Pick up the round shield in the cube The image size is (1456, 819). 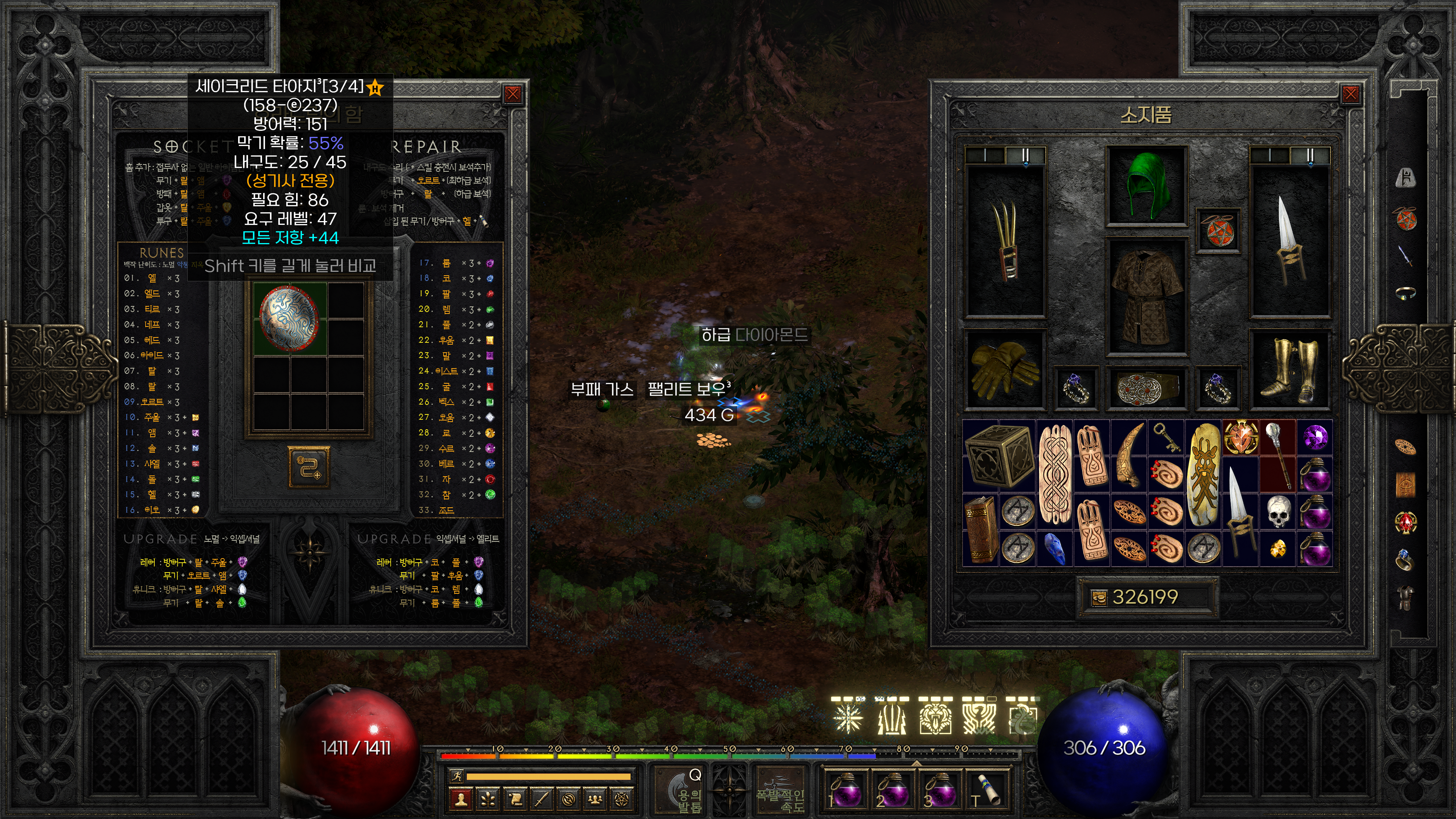coord(289,318)
